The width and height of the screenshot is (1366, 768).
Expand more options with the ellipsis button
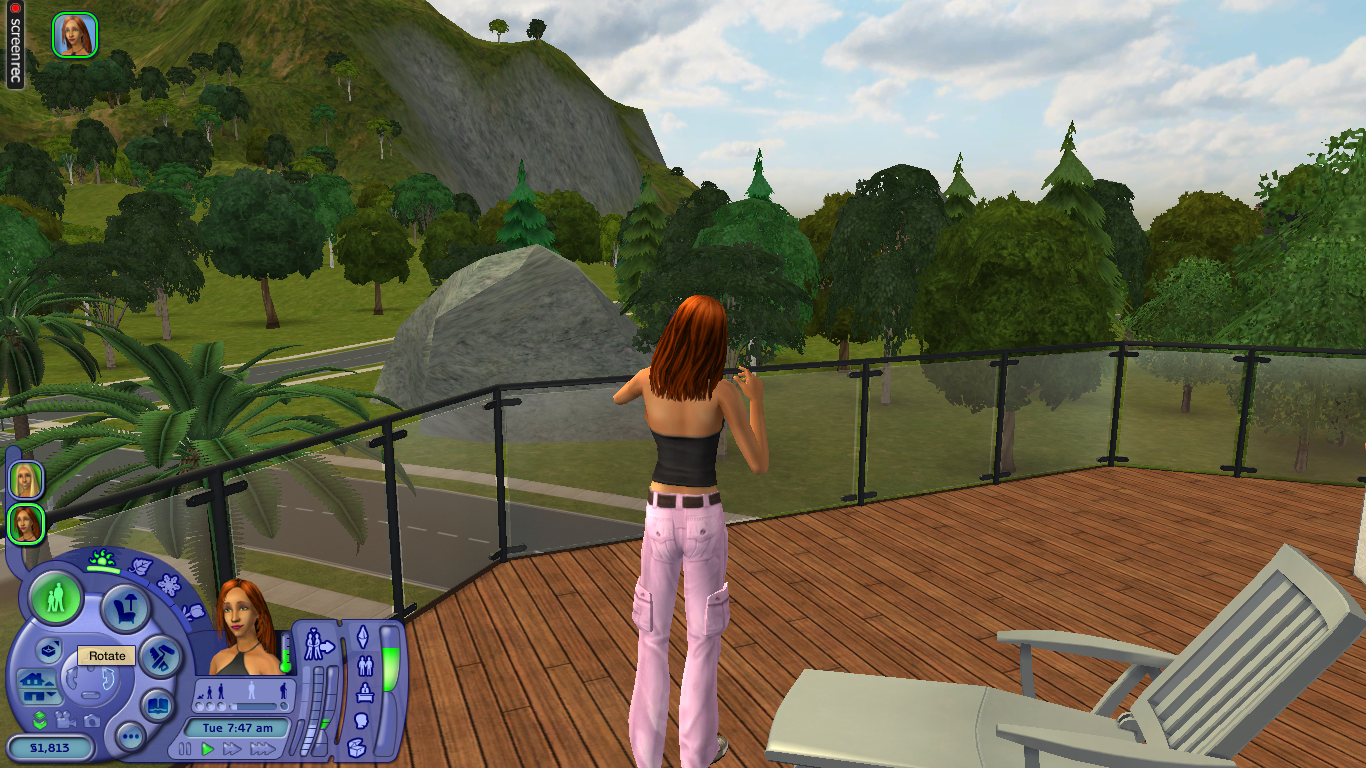[x=131, y=736]
